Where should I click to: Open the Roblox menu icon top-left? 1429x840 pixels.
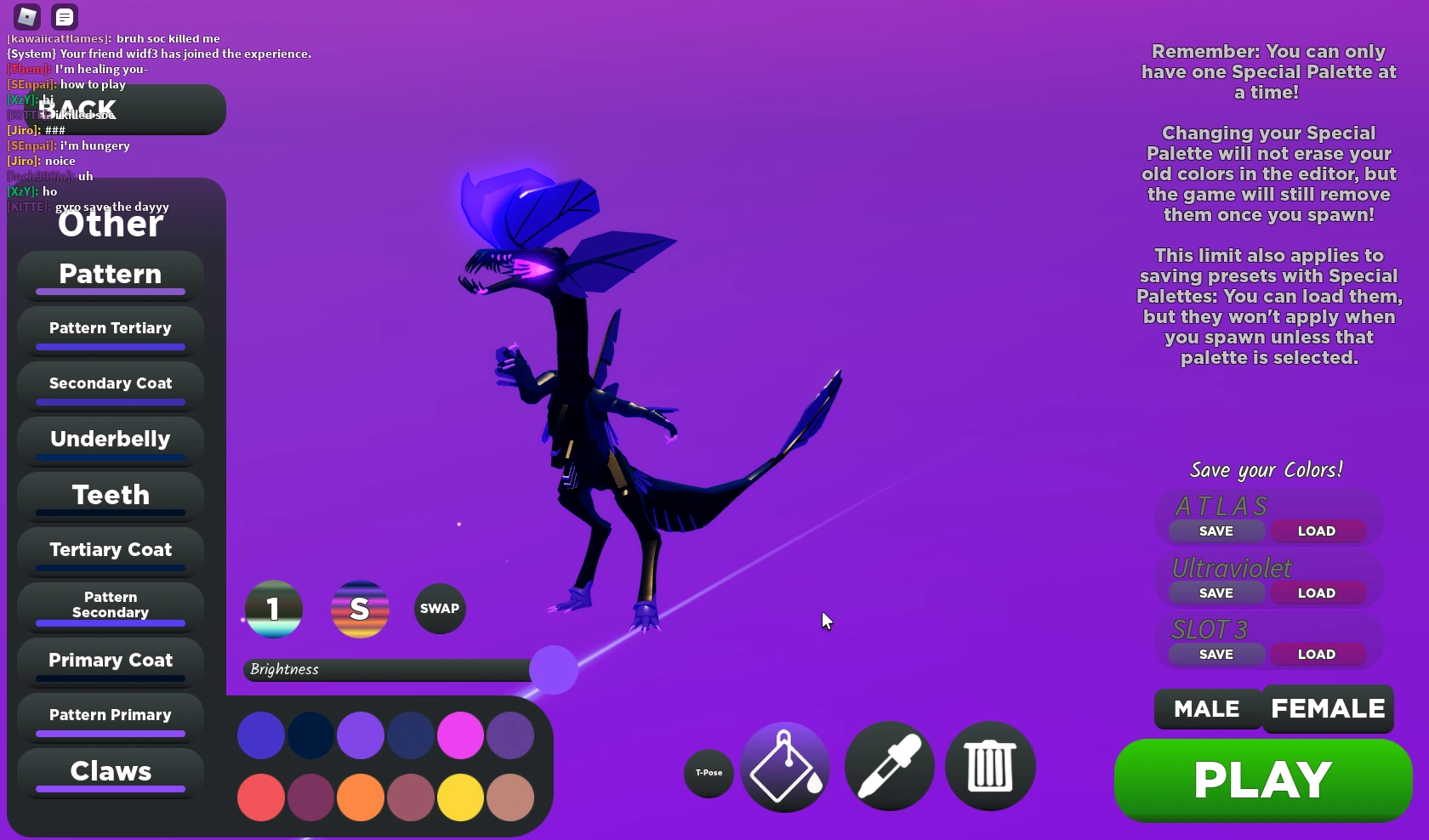[26, 16]
